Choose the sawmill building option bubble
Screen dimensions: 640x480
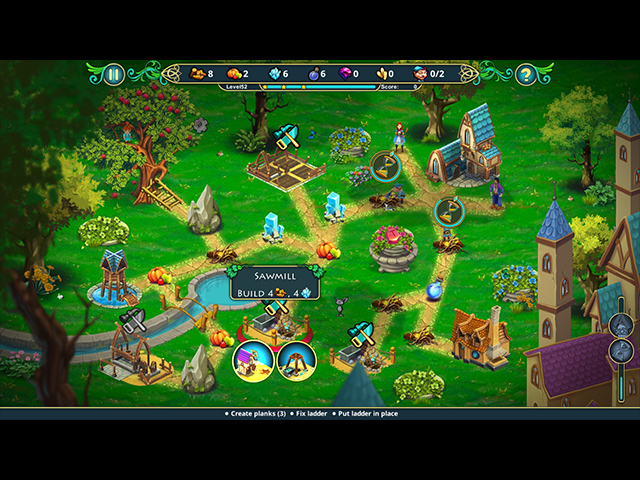pos(251,361)
